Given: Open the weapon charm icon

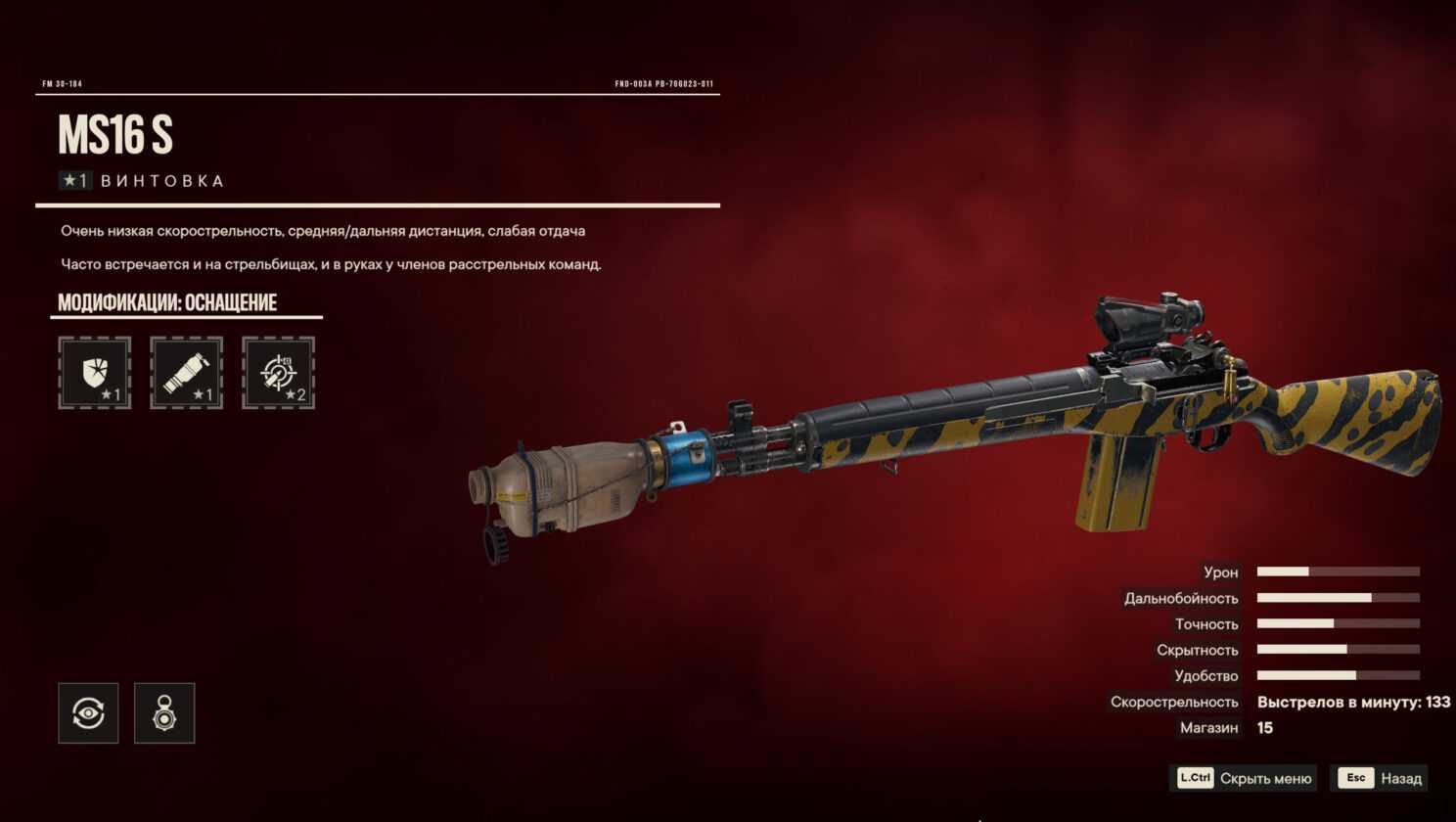Looking at the screenshot, I should tap(164, 713).
